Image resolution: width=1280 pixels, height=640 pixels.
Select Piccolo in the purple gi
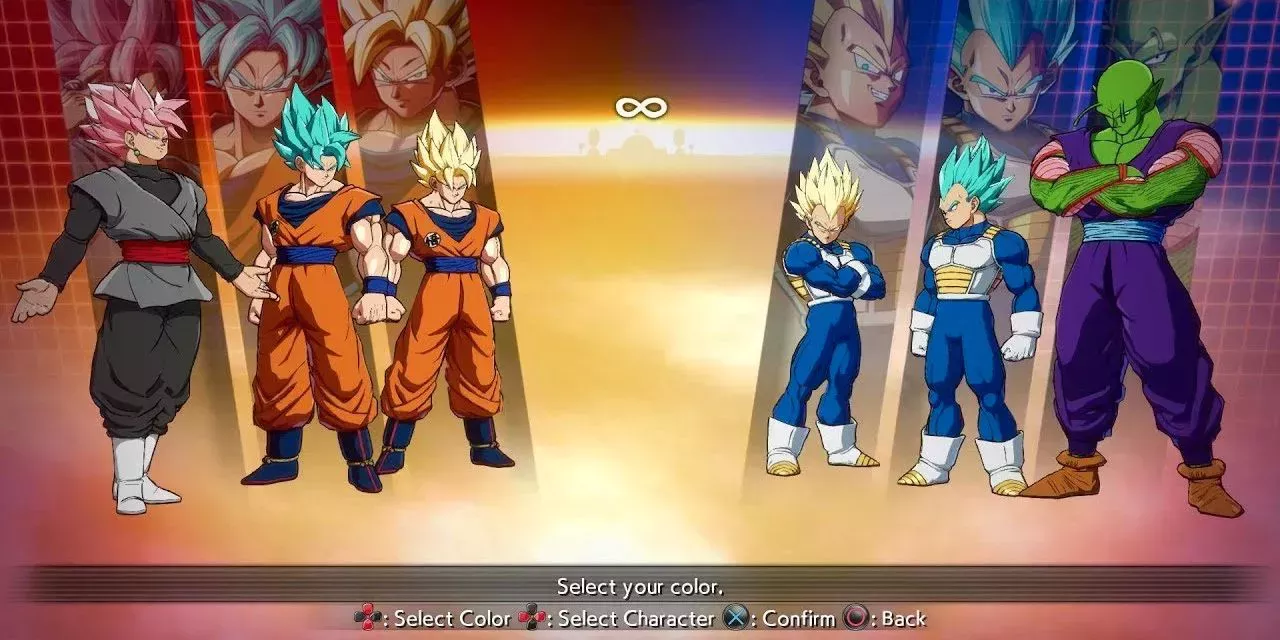(x=1130, y=290)
